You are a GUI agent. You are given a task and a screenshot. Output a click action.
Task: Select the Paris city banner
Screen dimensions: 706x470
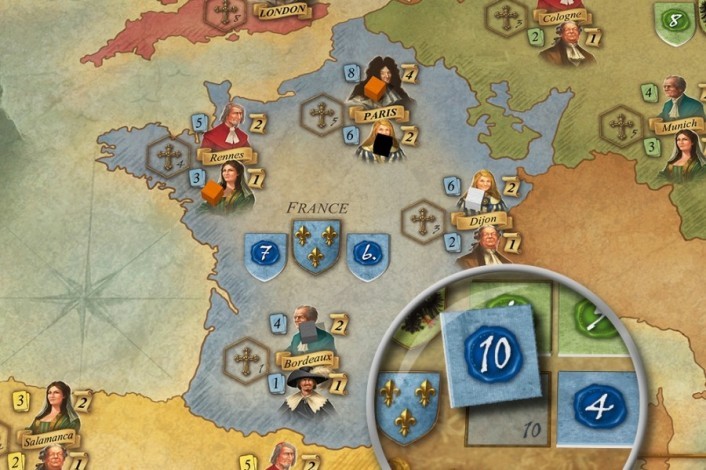pos(377,115)
